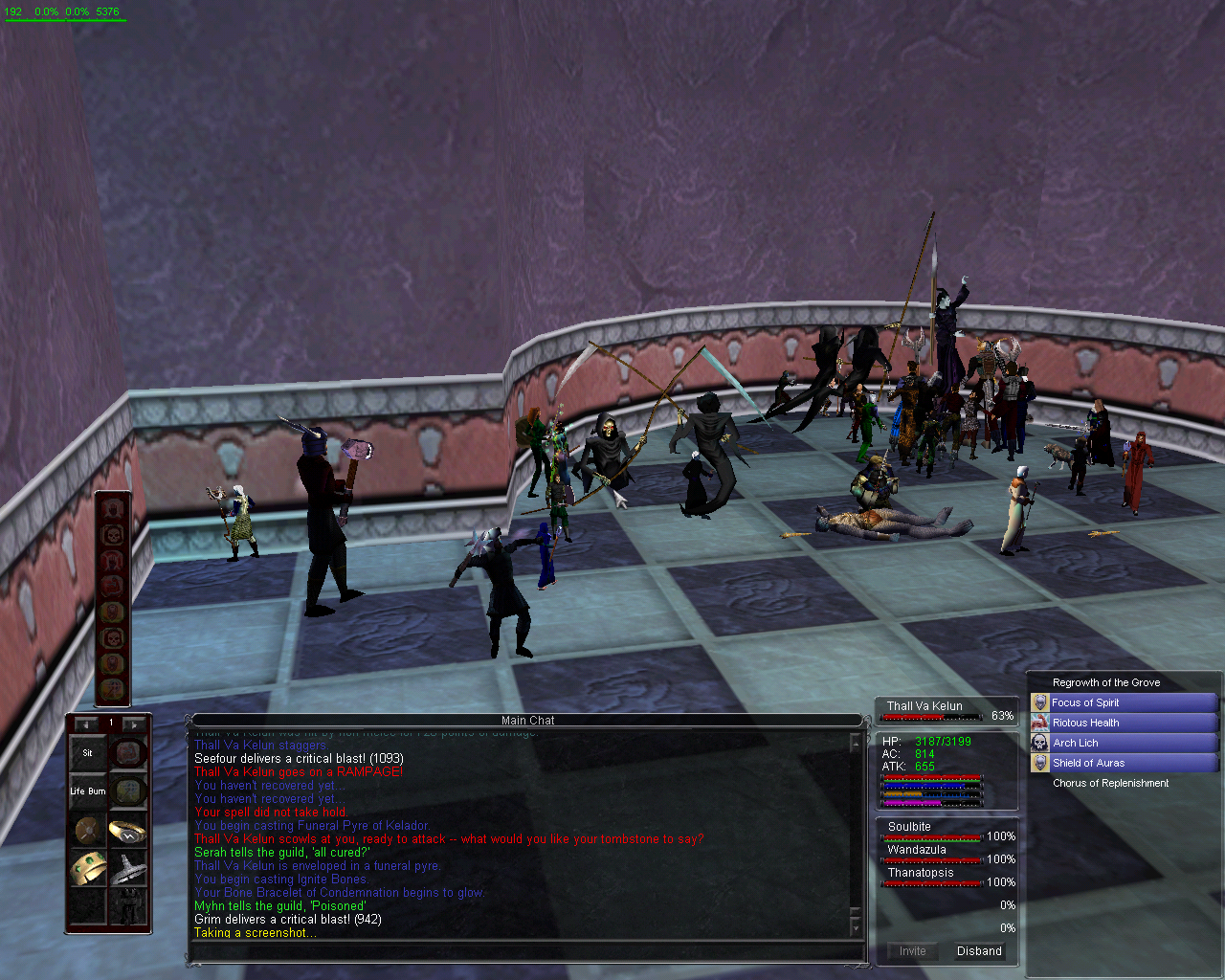
Task: Click the Main Chat title bar
Action: (527, 721)
